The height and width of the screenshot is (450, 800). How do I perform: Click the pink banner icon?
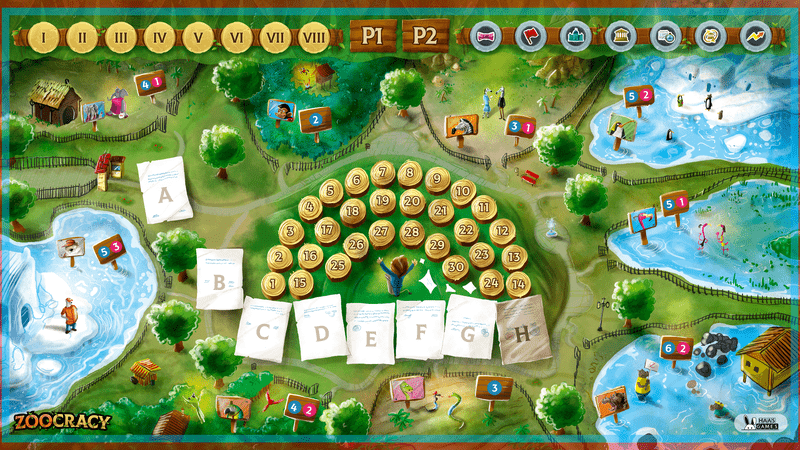pos(487,36)
